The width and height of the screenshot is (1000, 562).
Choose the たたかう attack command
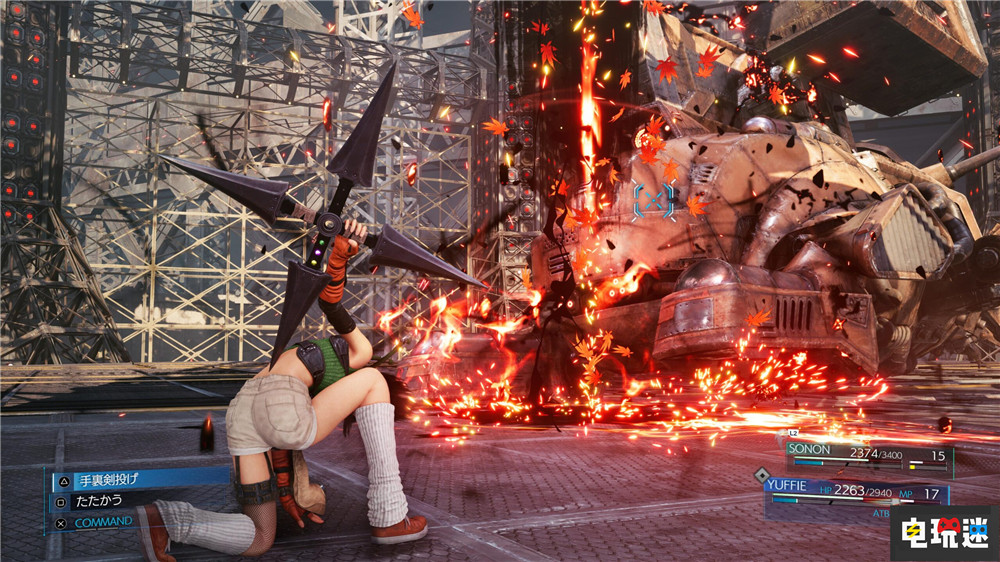(x=98, y=501)
